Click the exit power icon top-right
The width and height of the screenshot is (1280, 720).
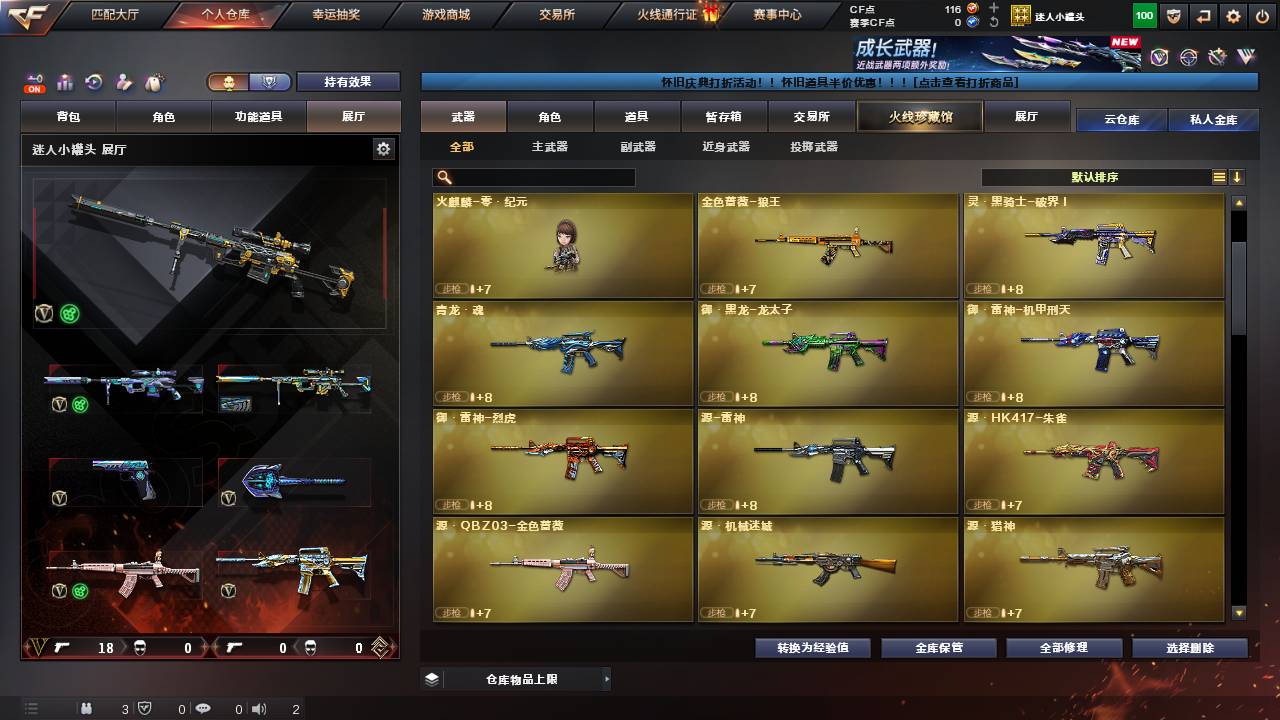[x=1262, y=15]
